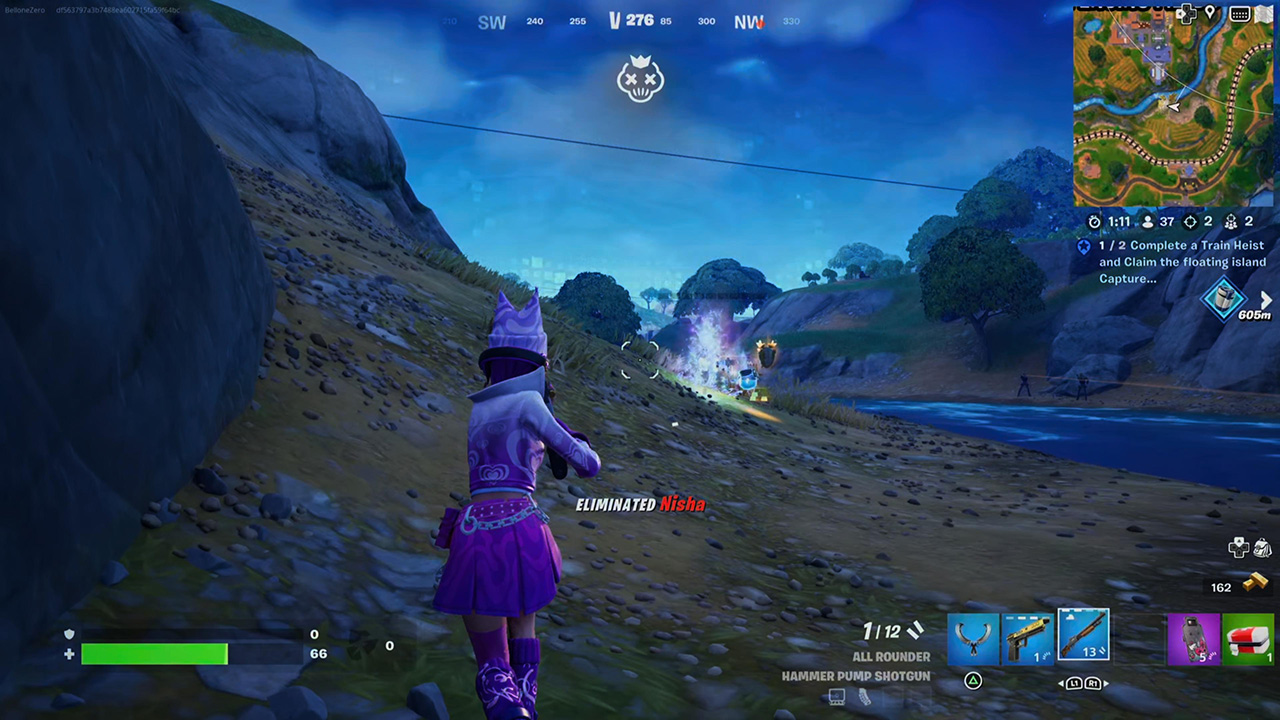
Task: Click the Complete a Train Heist quest text
Action: click(x=1180, y=261)
